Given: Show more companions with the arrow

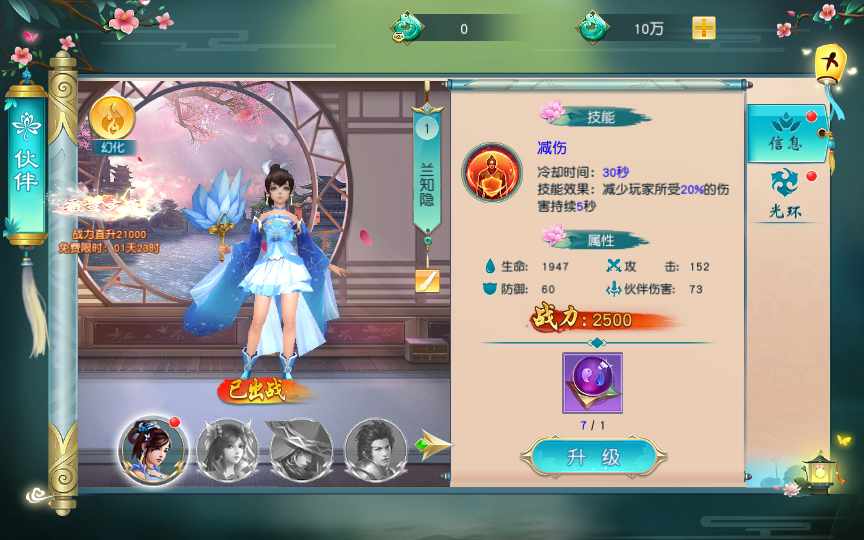Looking at the screenshot, I should (432, 446).
